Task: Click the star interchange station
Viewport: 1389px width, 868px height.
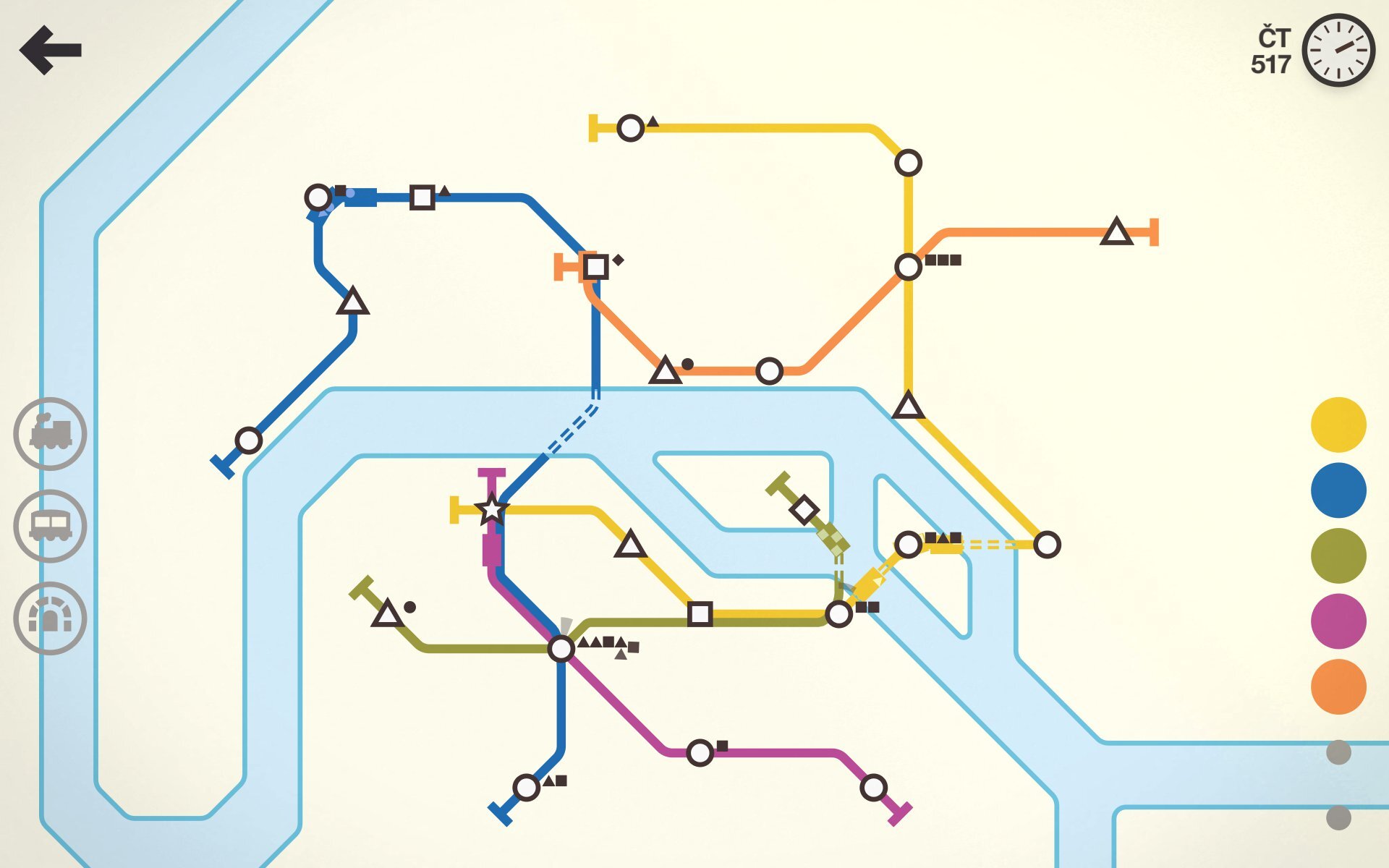Action: click(x=492, y=511)
